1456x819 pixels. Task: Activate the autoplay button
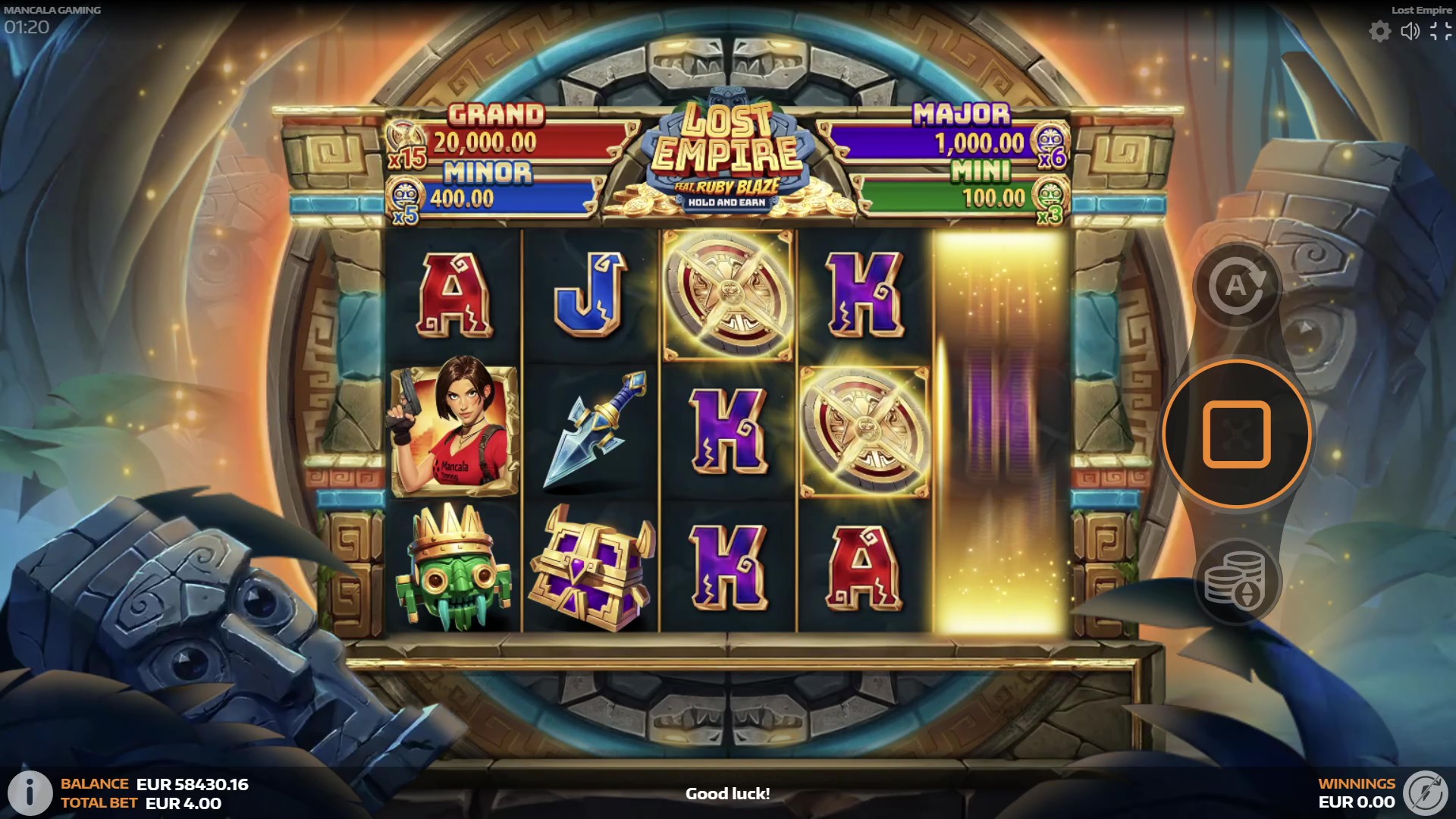pos(1236,286)
